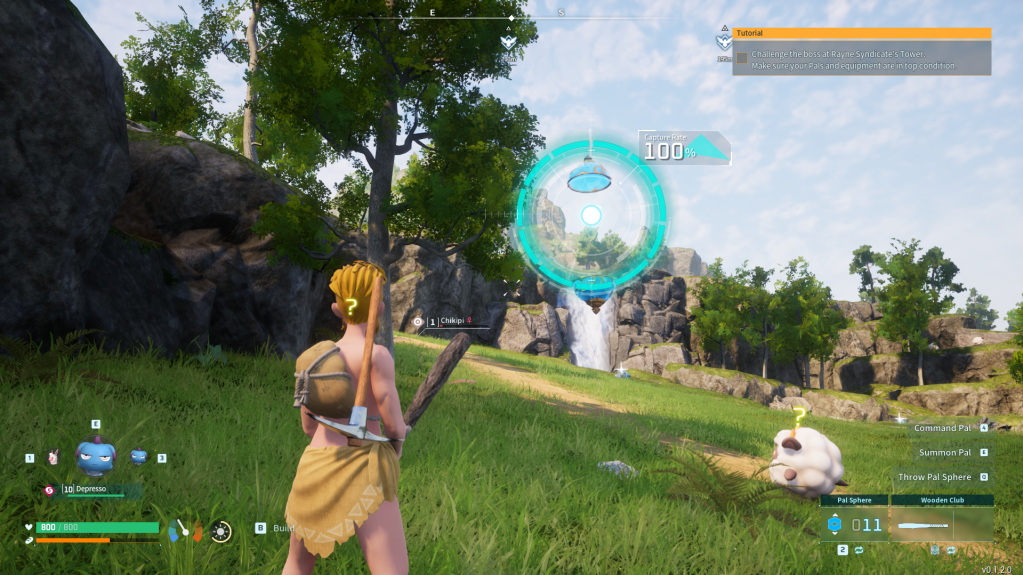Viewport: 1023px width, 575px height.
Task: Select the Depresso active Pal portrait
Action: point(96,456)
